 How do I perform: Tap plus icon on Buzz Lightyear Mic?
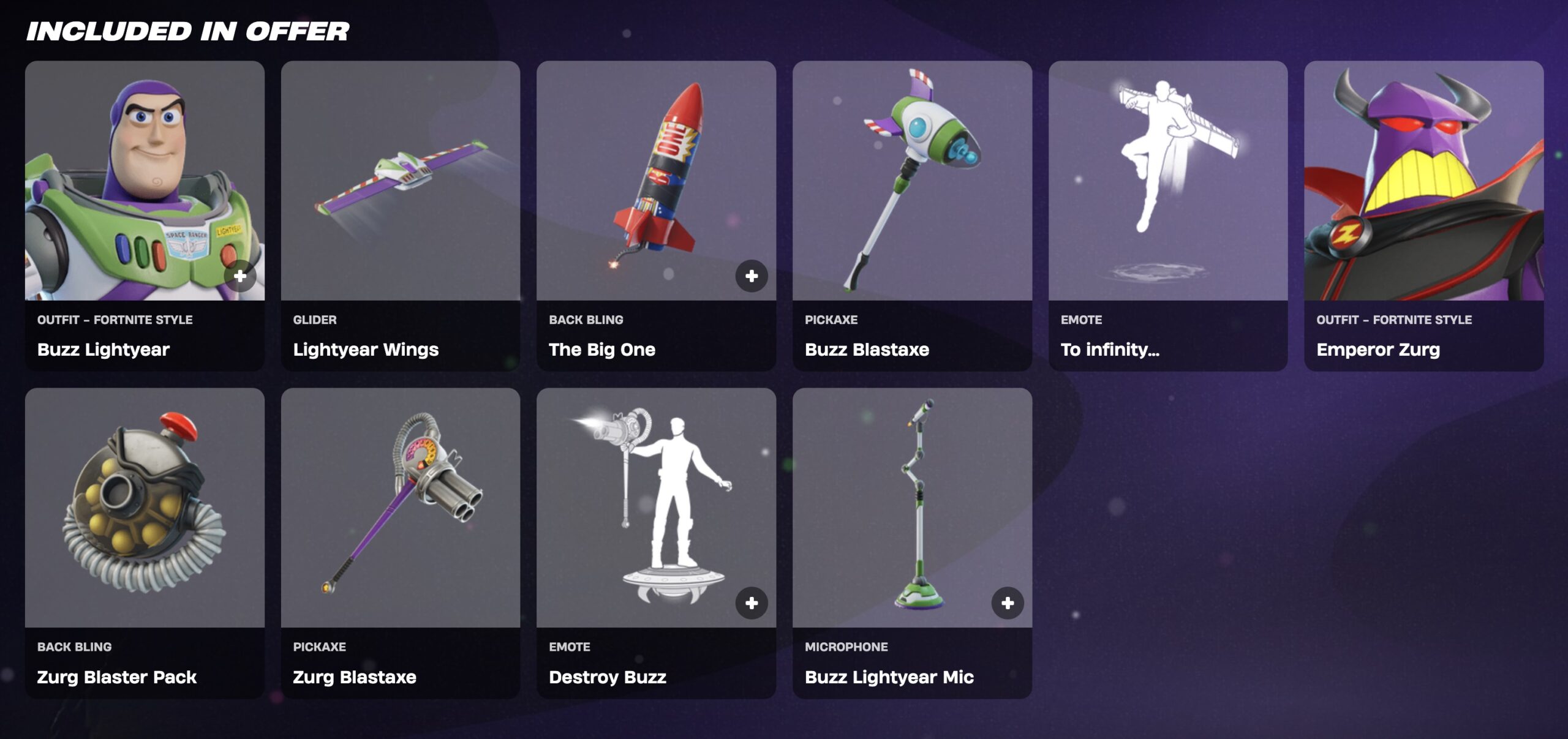[1008, 603]
